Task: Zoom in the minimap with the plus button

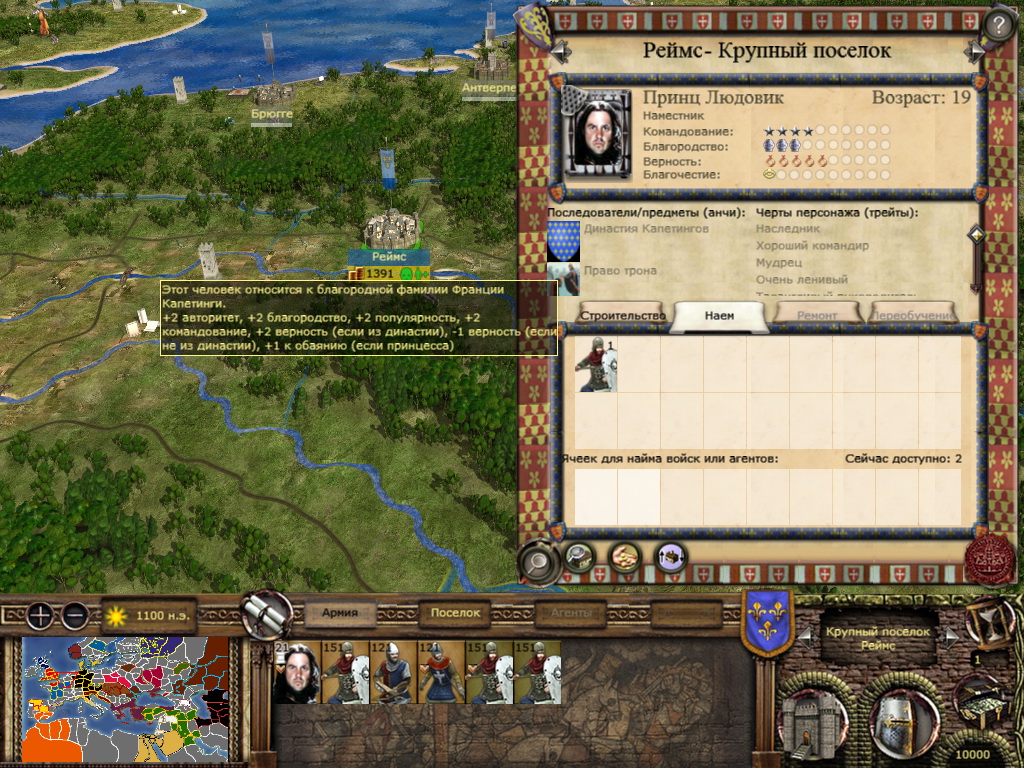Action: [x=39, y=615]
